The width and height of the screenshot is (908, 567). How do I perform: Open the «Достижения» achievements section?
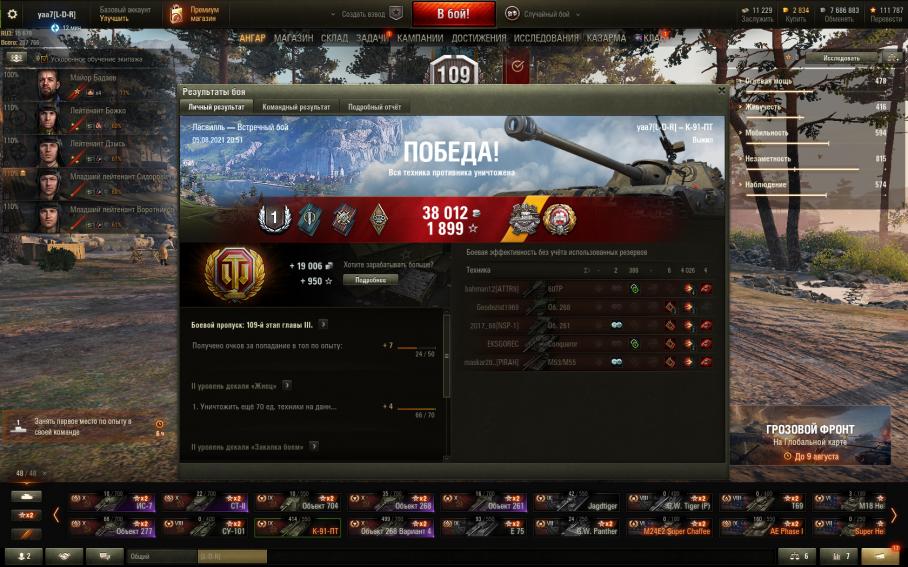tap(479, 38)
